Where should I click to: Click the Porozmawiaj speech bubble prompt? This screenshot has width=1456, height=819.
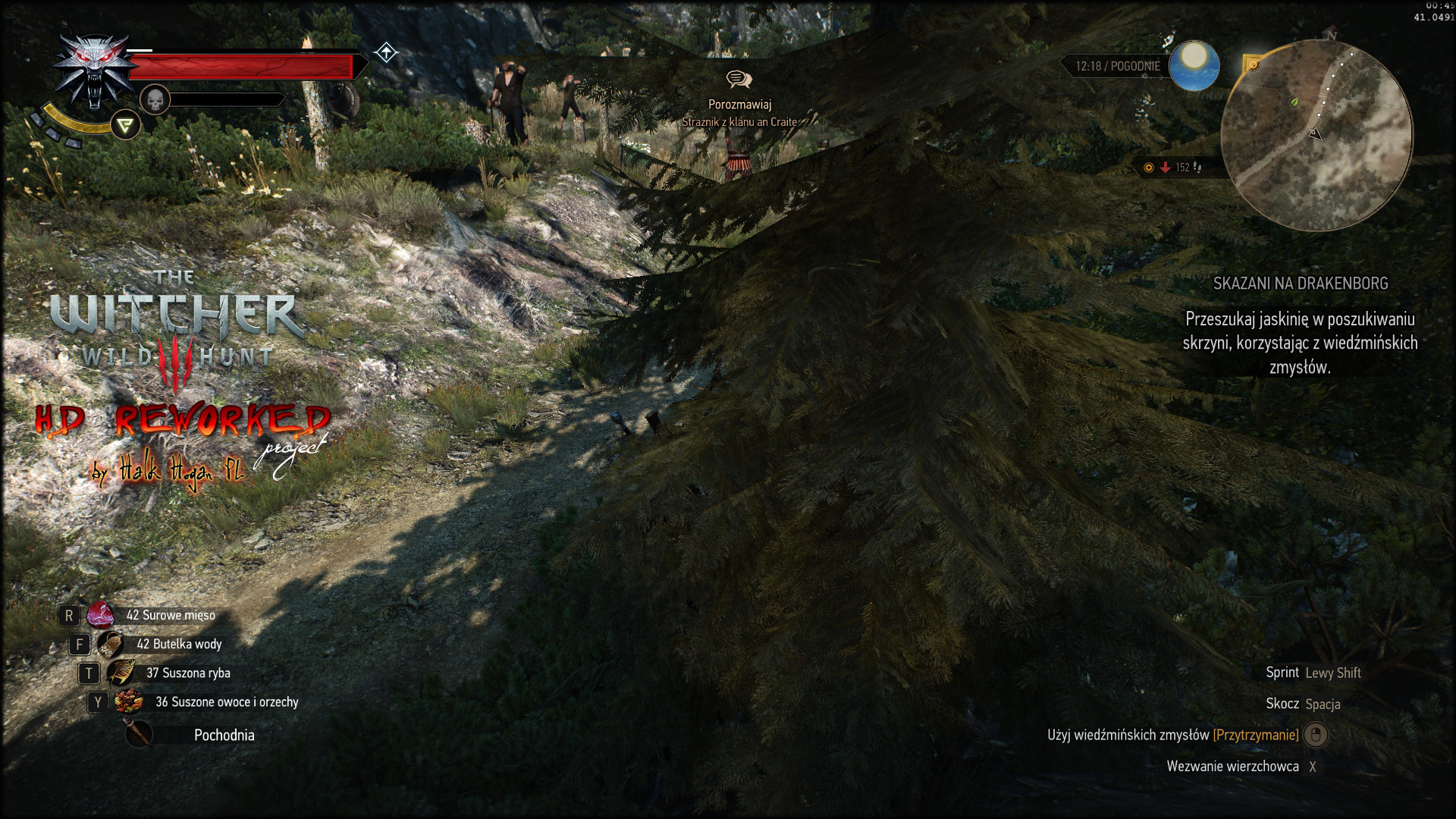click(x=739, y=80)
